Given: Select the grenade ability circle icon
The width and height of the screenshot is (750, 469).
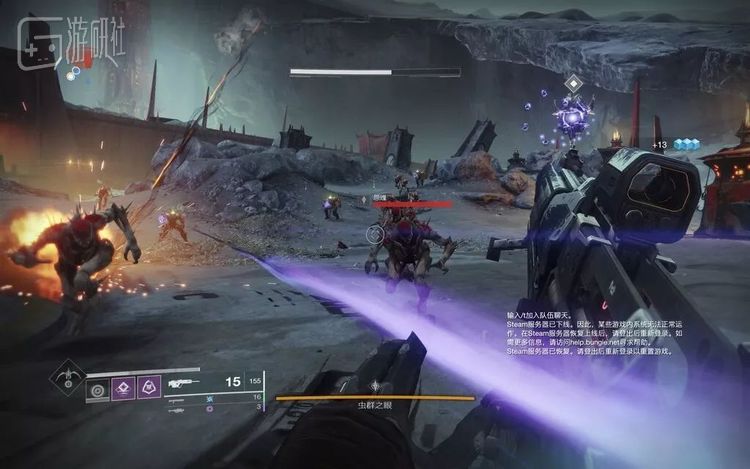Looking at the screenshot, I should click(97, 388).
